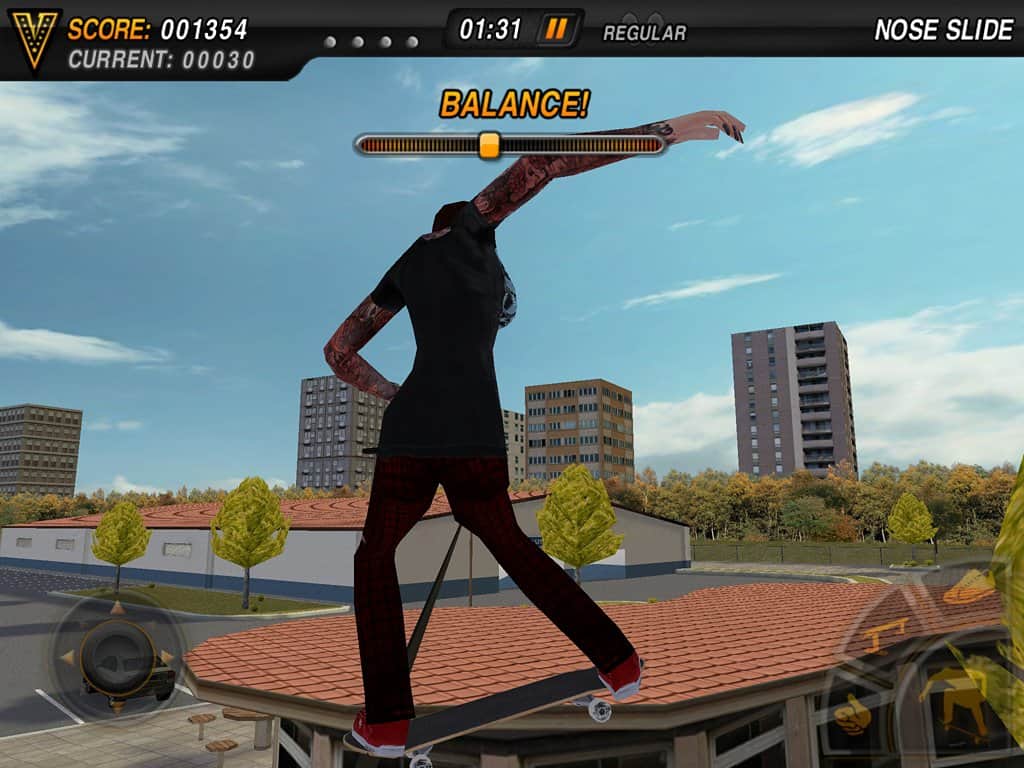Activate the grab hand trick button

(x=853, y=713)
